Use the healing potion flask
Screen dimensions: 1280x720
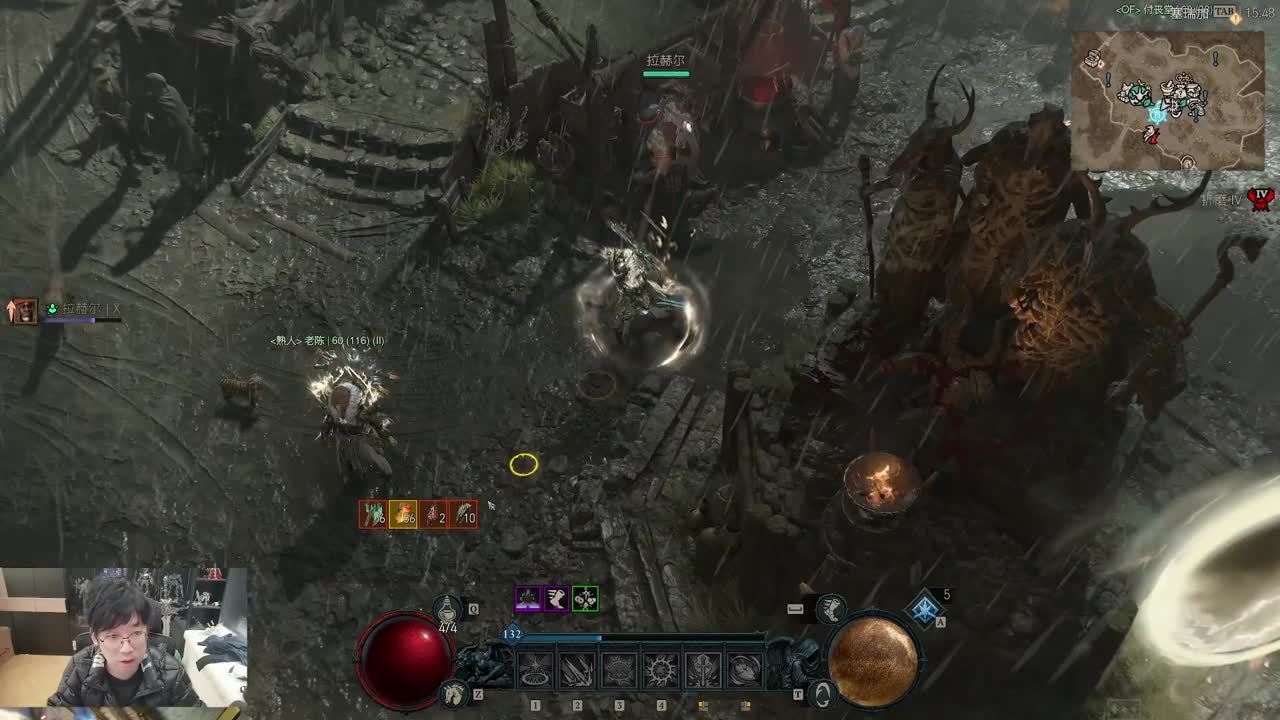coord(447,607)
